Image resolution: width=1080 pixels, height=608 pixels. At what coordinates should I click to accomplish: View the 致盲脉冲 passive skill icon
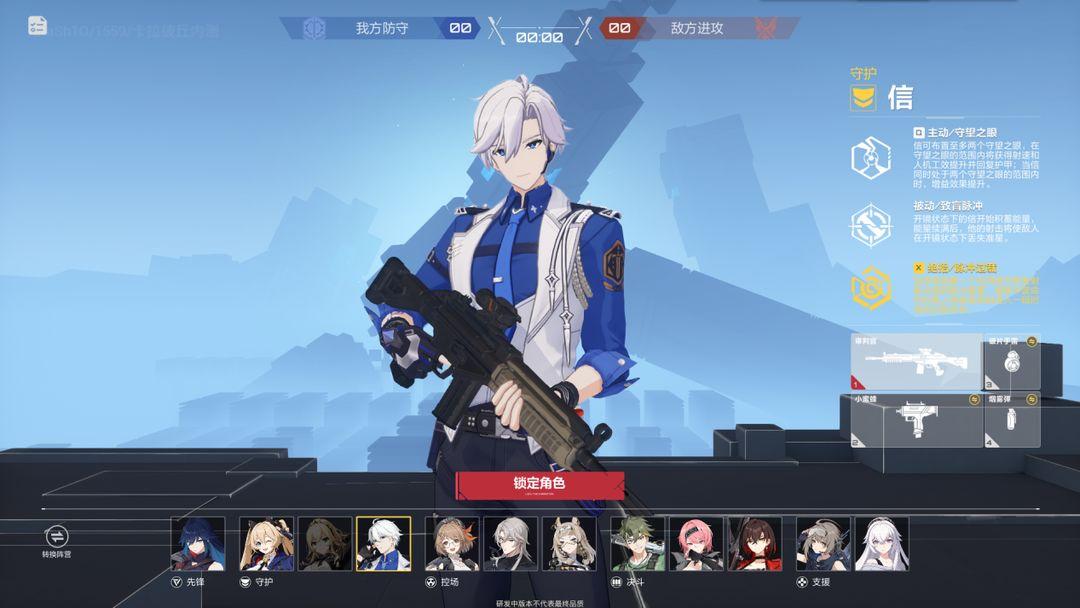[870, 224]
